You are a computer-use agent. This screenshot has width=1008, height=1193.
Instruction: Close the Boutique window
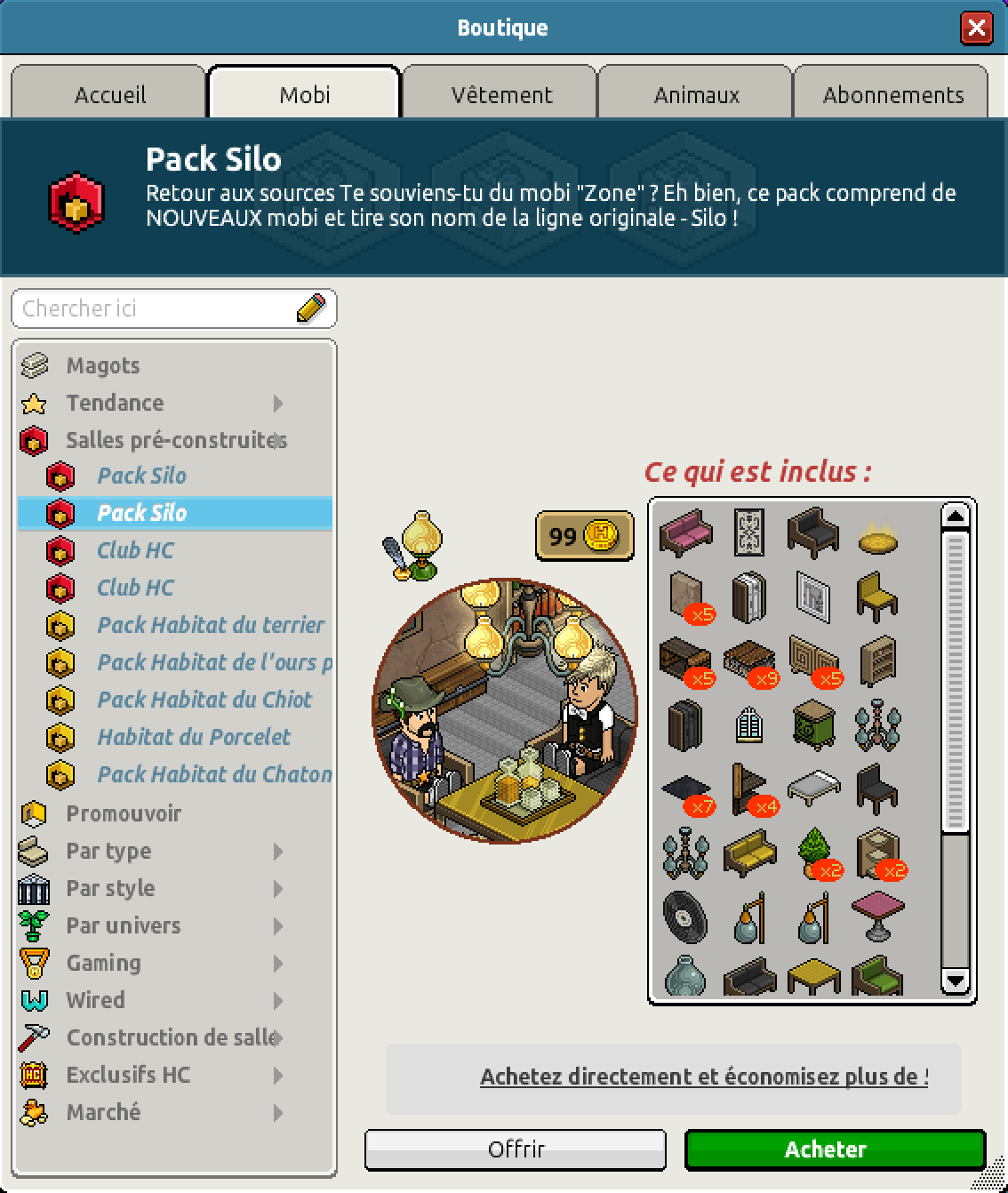(976, 28)
